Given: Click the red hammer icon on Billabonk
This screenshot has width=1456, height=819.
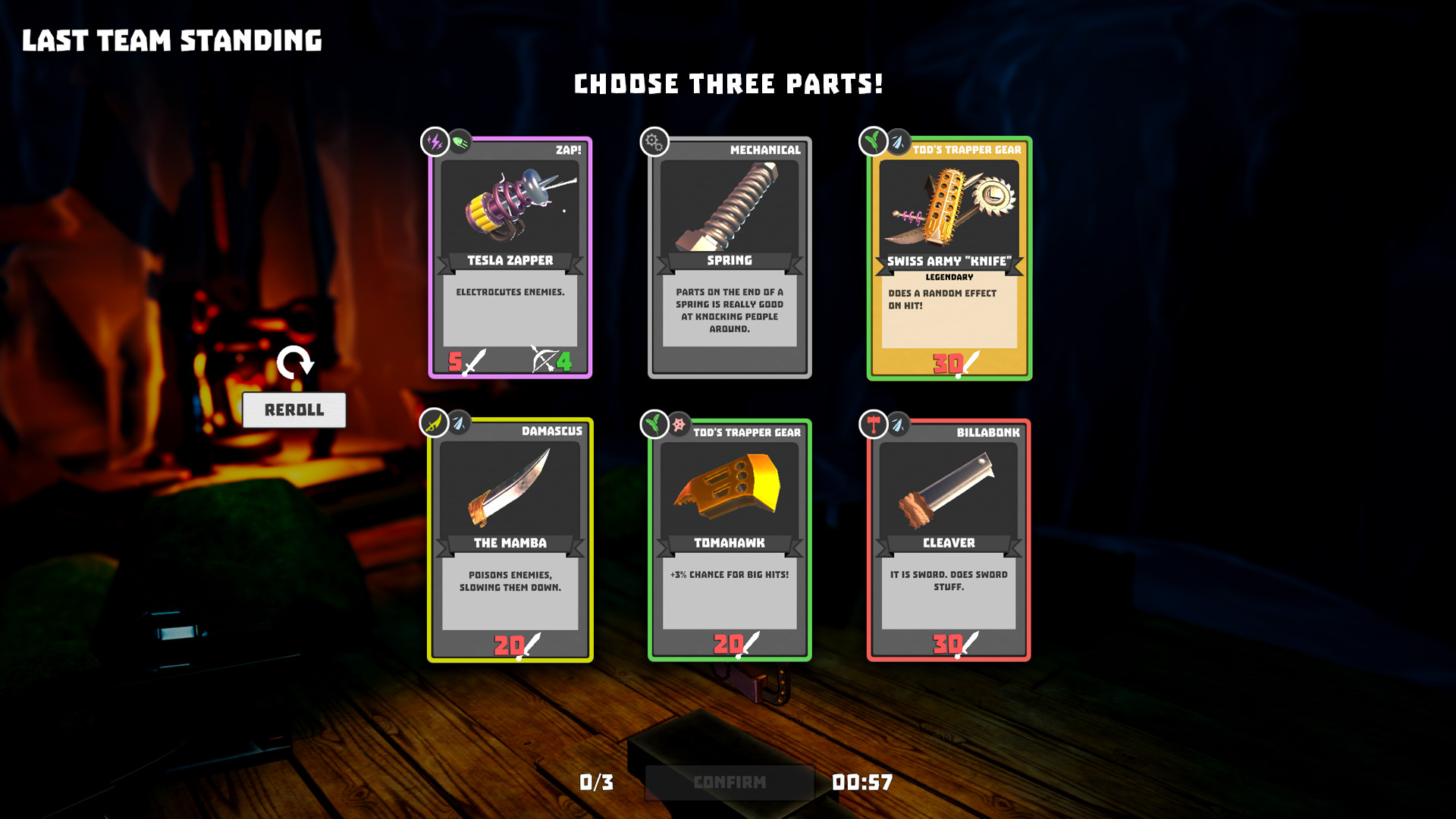Looking at the screenshot, I should pyautogui.click(x=872, y=424).
